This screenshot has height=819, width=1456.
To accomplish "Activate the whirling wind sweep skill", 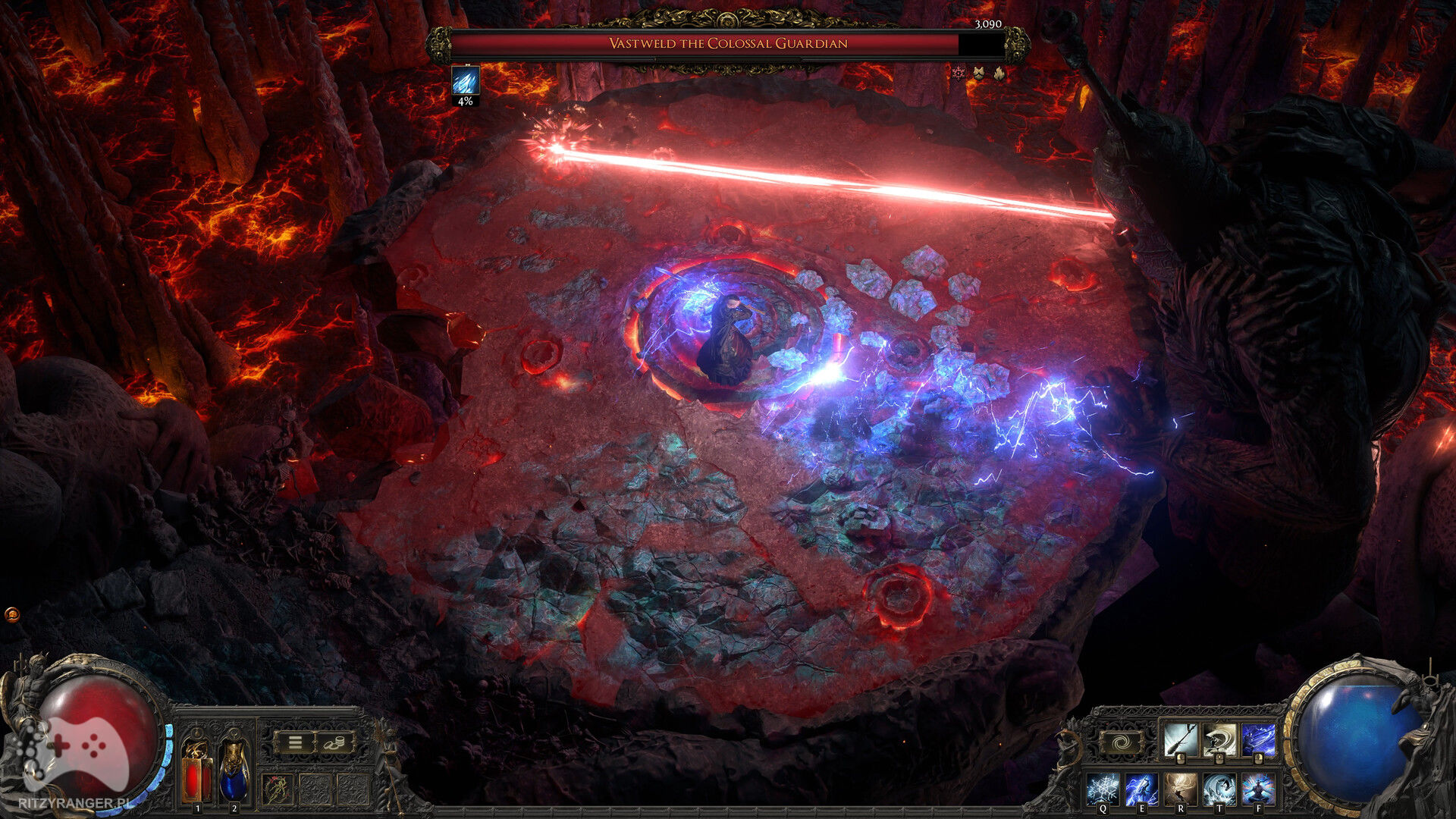I will tap(1219, 739).
